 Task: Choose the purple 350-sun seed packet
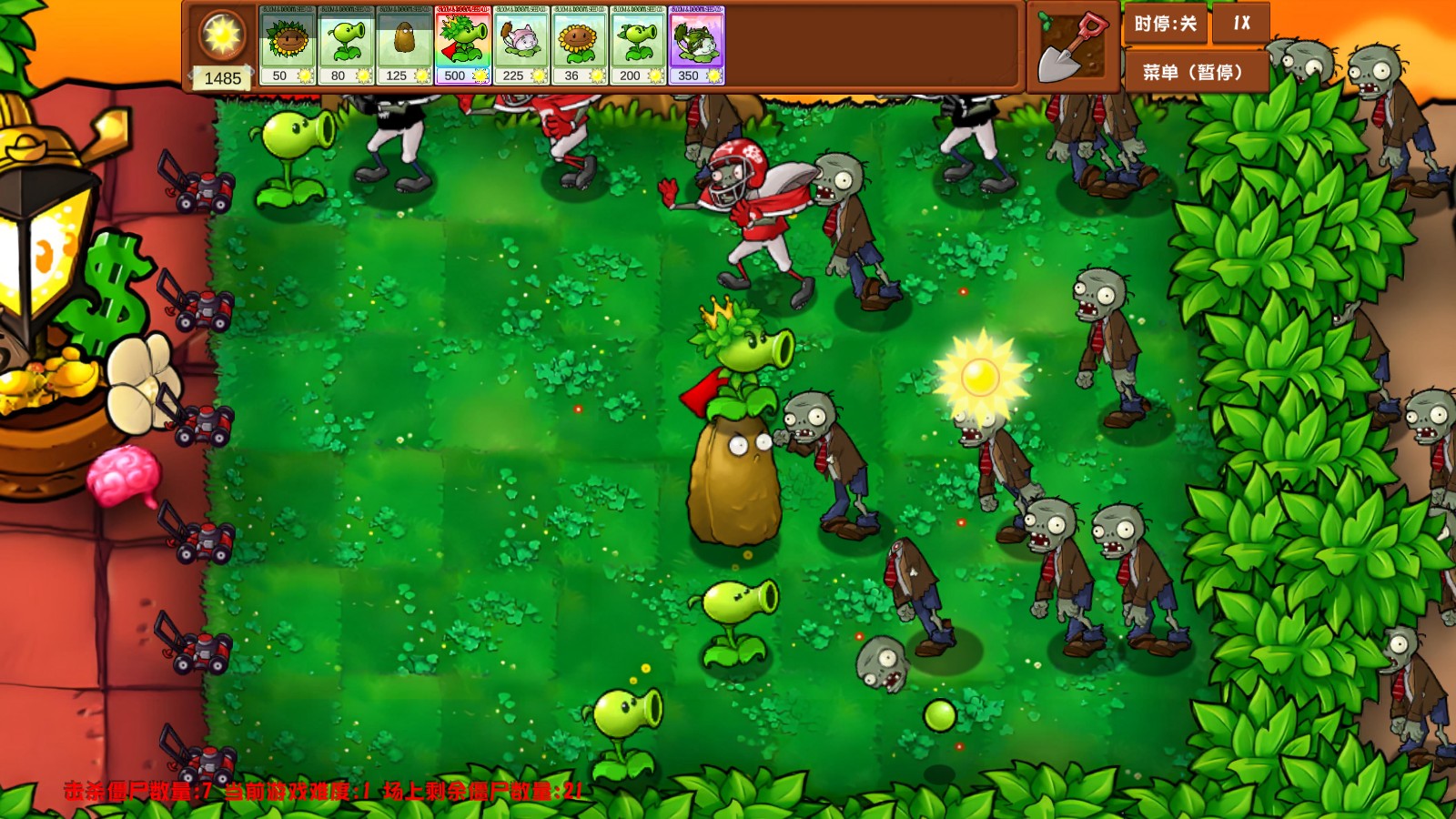pyautogui.click(x=694, y=45)
